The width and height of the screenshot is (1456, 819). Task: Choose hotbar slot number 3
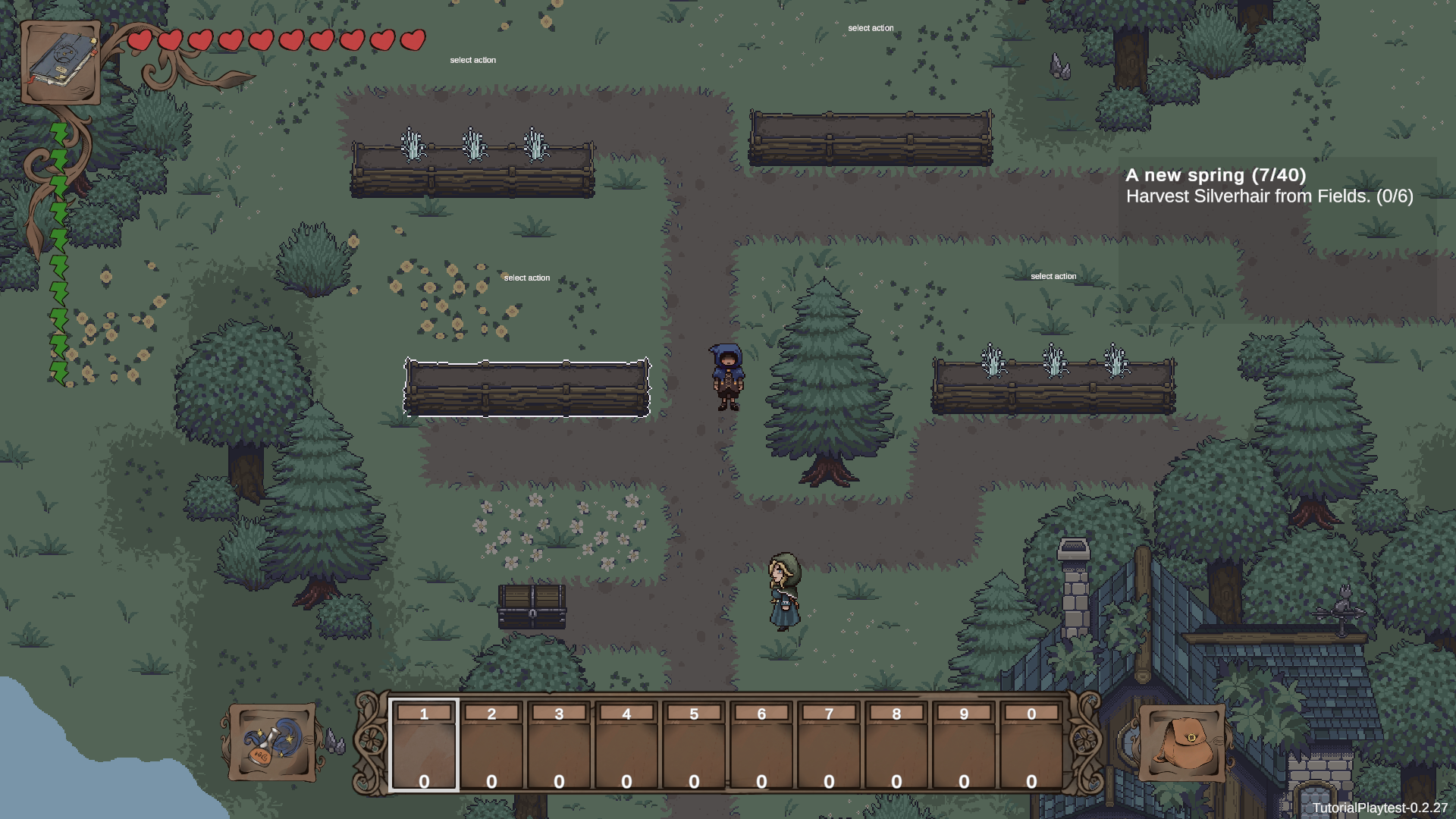tap(559, 746)
